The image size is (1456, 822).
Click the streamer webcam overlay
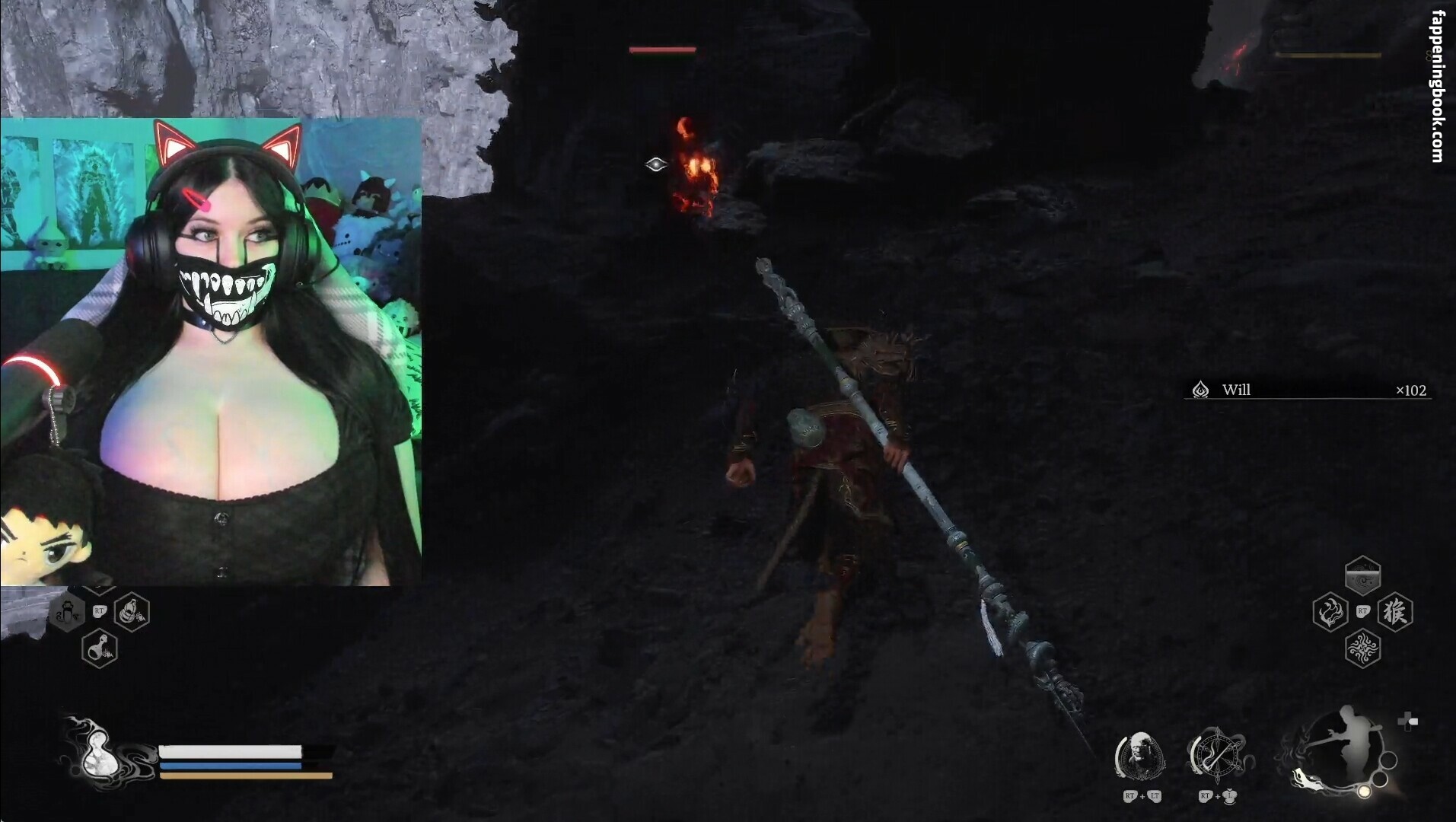(x=211, y=352)
